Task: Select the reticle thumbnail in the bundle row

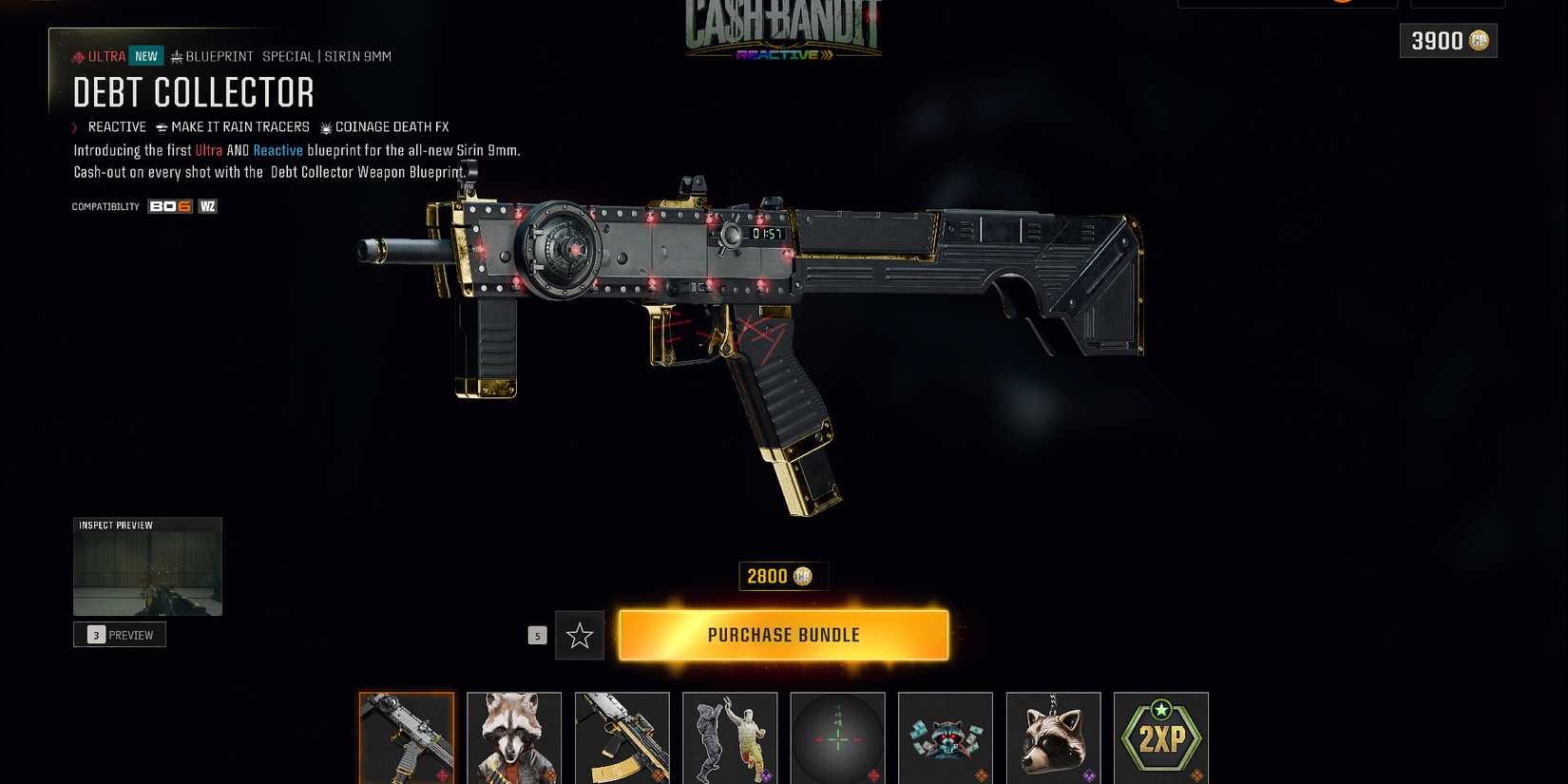Action: (x=837, y=737)
